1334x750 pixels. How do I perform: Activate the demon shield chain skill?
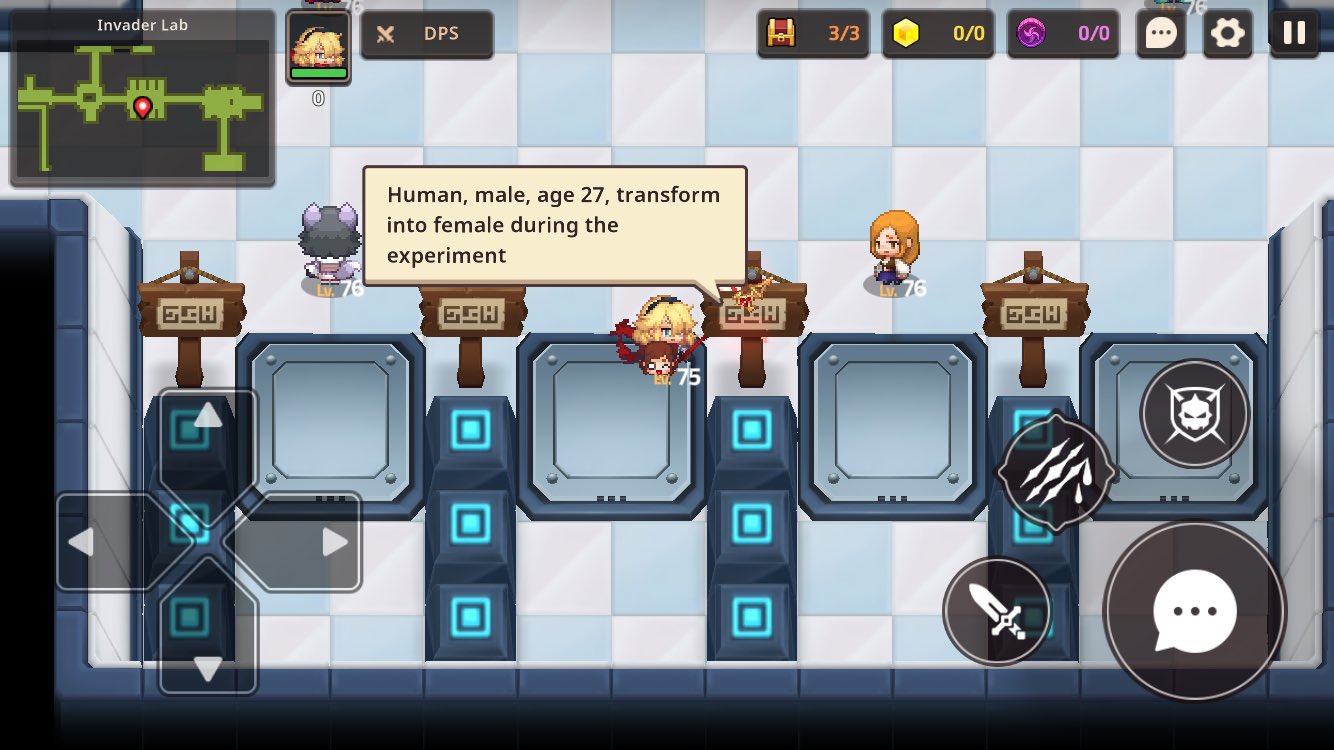(1194, 413)
